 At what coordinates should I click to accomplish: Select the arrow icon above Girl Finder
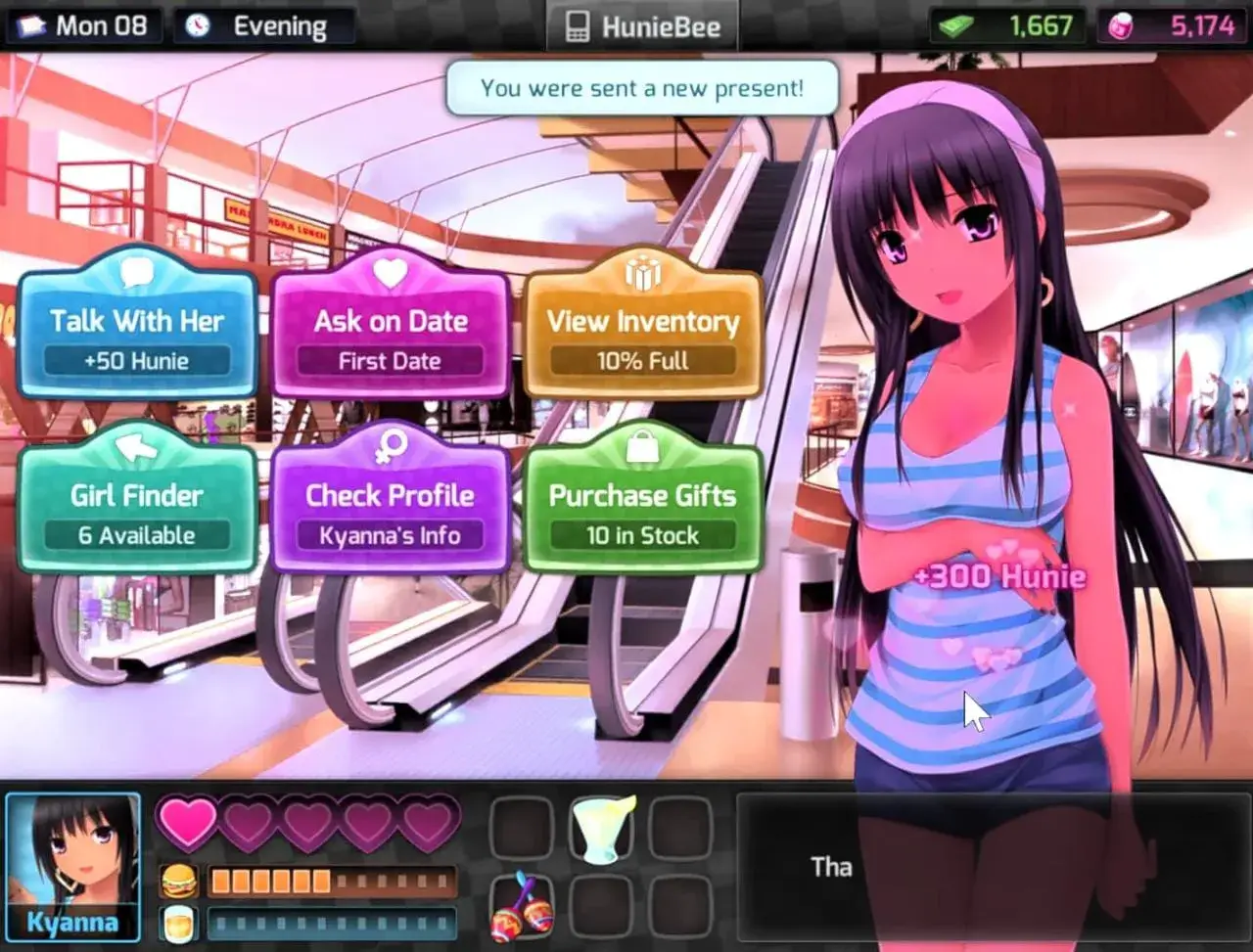pyautogui.click(x=137, y=447)
